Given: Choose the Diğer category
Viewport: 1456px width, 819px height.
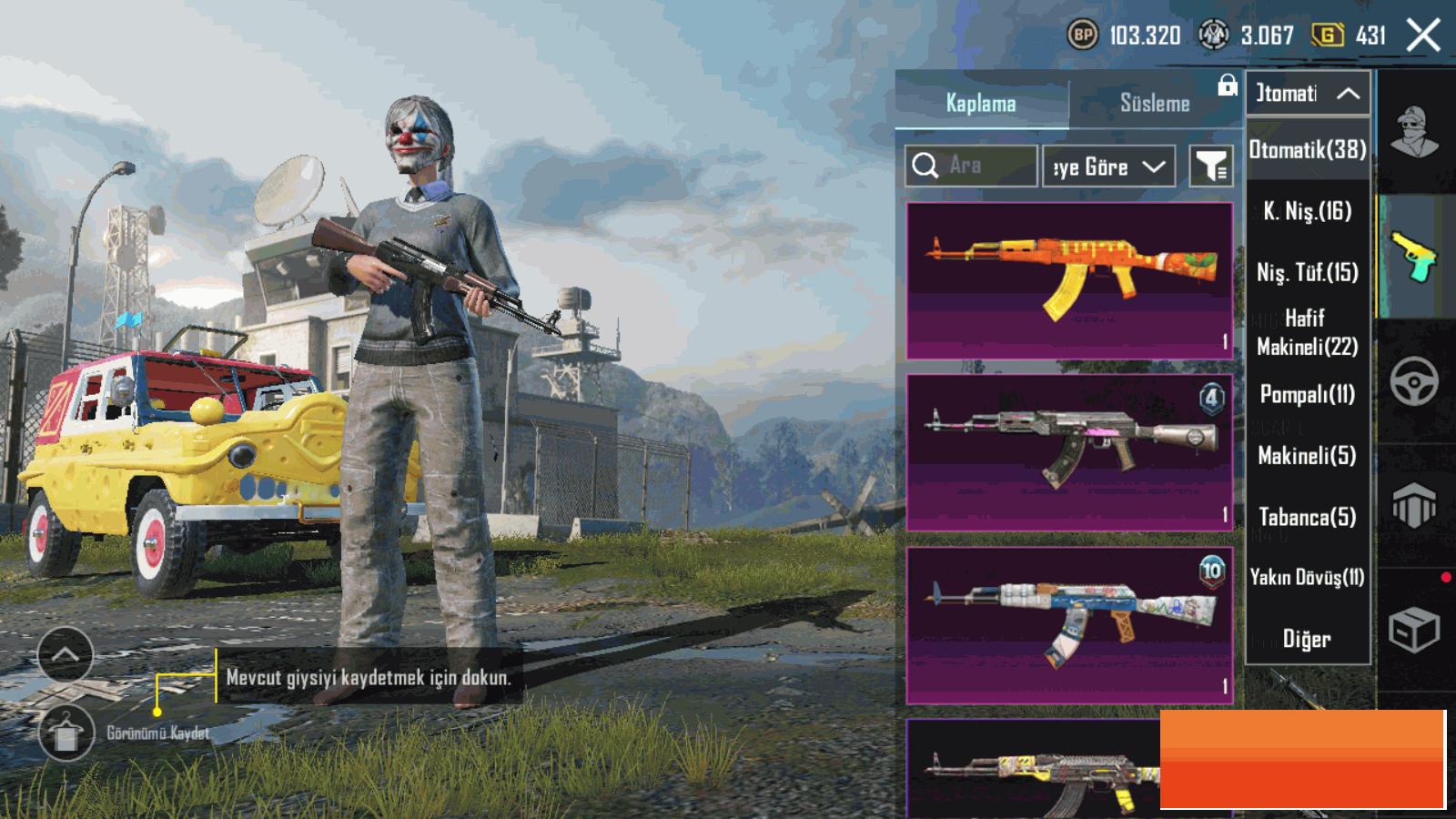Looking at the screenshot, I should click(x=1308, y=639).
